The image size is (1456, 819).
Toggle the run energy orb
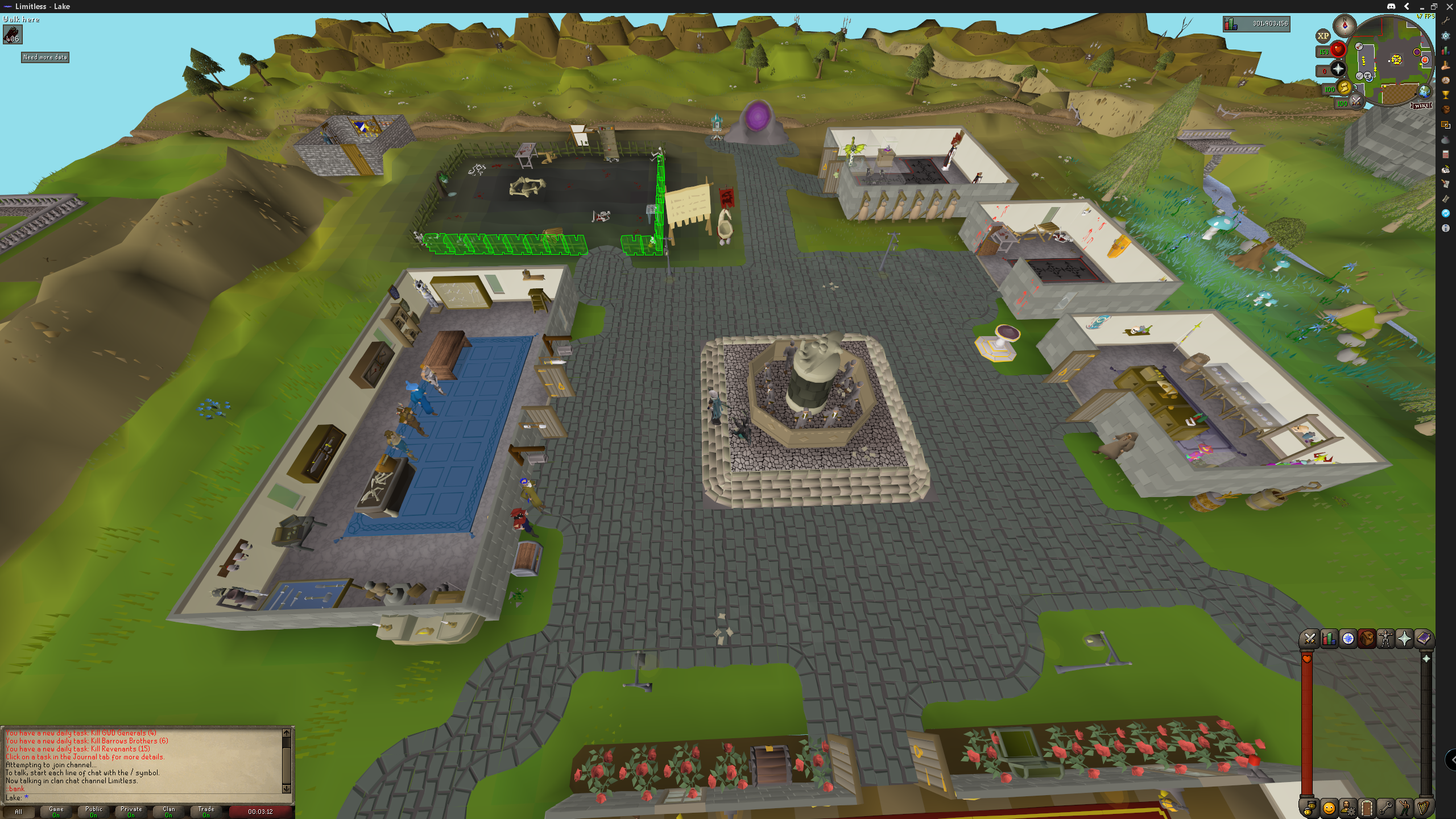(x=1343, y=88)
